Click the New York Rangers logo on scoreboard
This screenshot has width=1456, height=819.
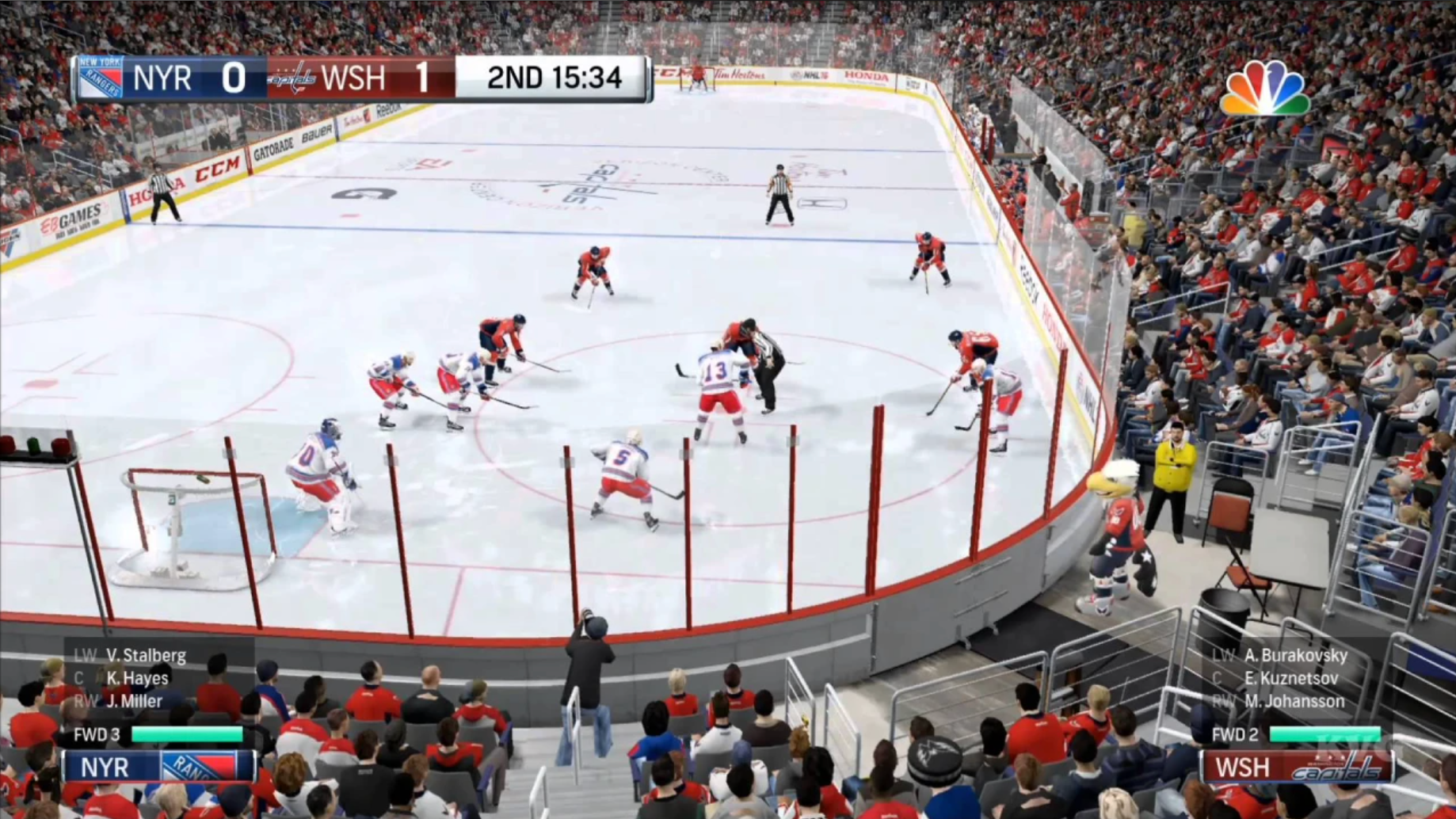pyautogui.click(x=100, y=78)
